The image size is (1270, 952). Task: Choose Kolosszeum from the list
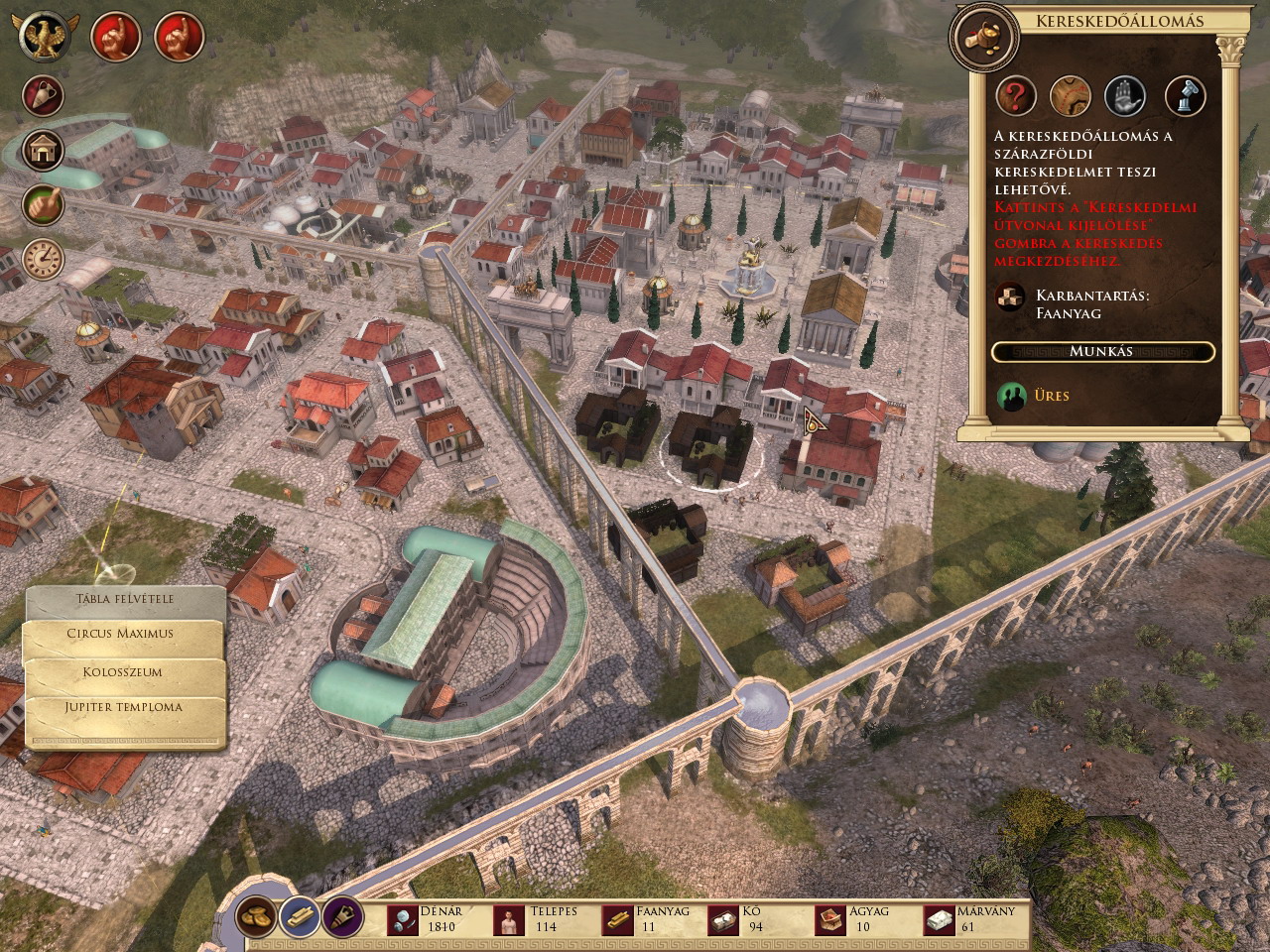click(x=123, y=672)
